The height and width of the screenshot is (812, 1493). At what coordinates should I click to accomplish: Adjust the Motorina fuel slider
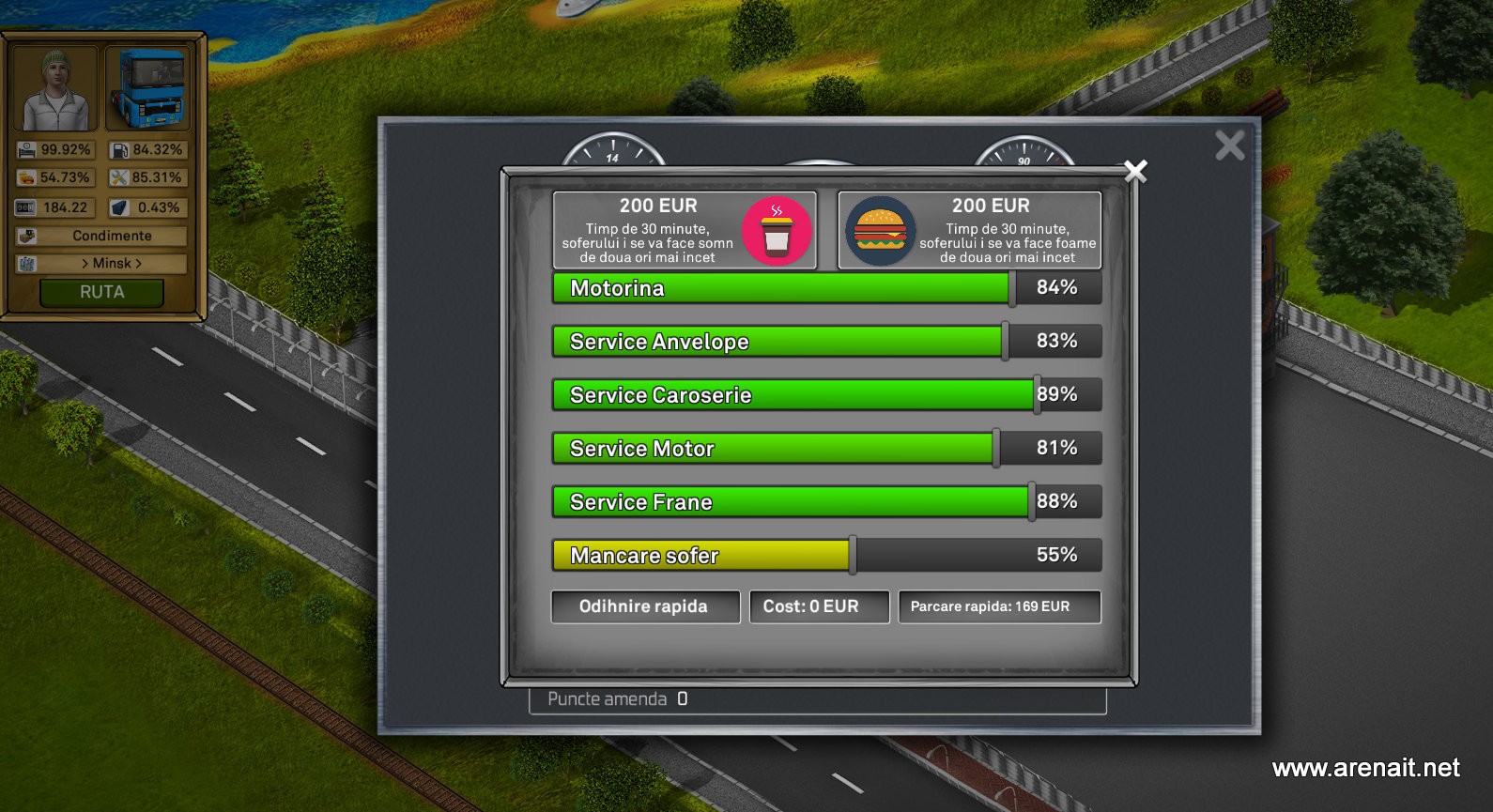(1012, 288)
